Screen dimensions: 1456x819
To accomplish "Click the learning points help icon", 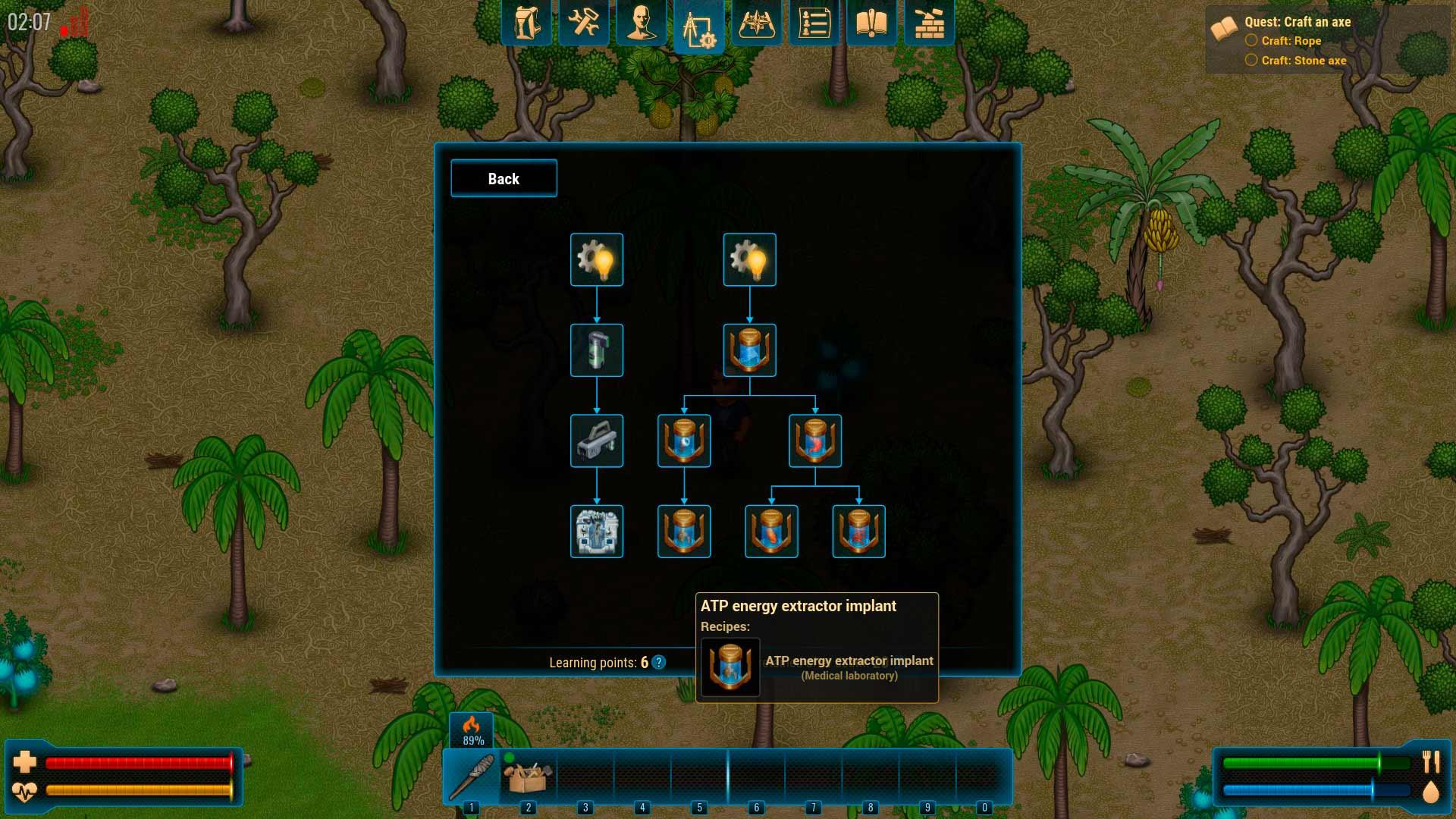I will point(659,662).
